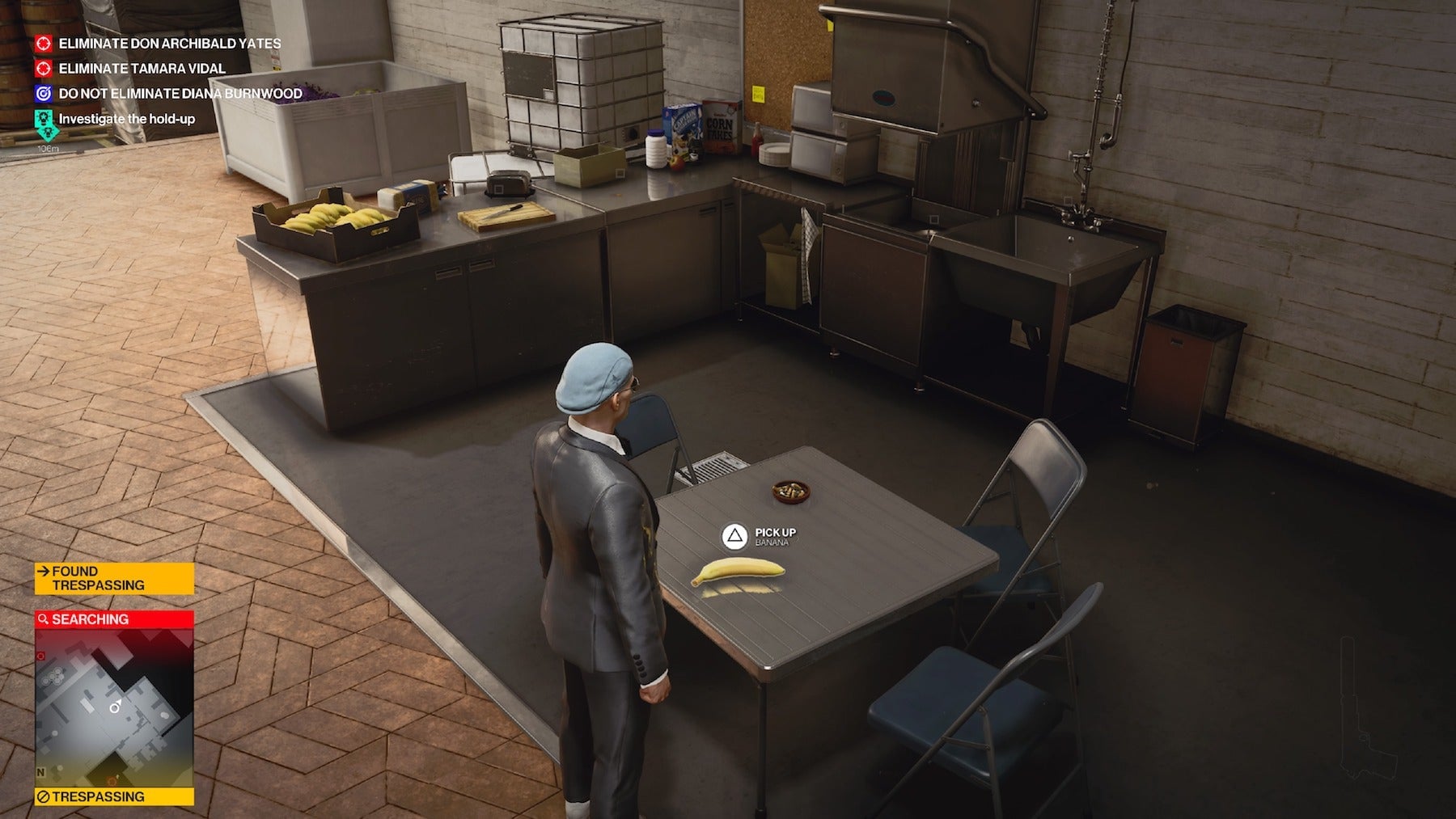
Task: Click the N compass indicator on the minimap
Action: (x=40, y=770)
